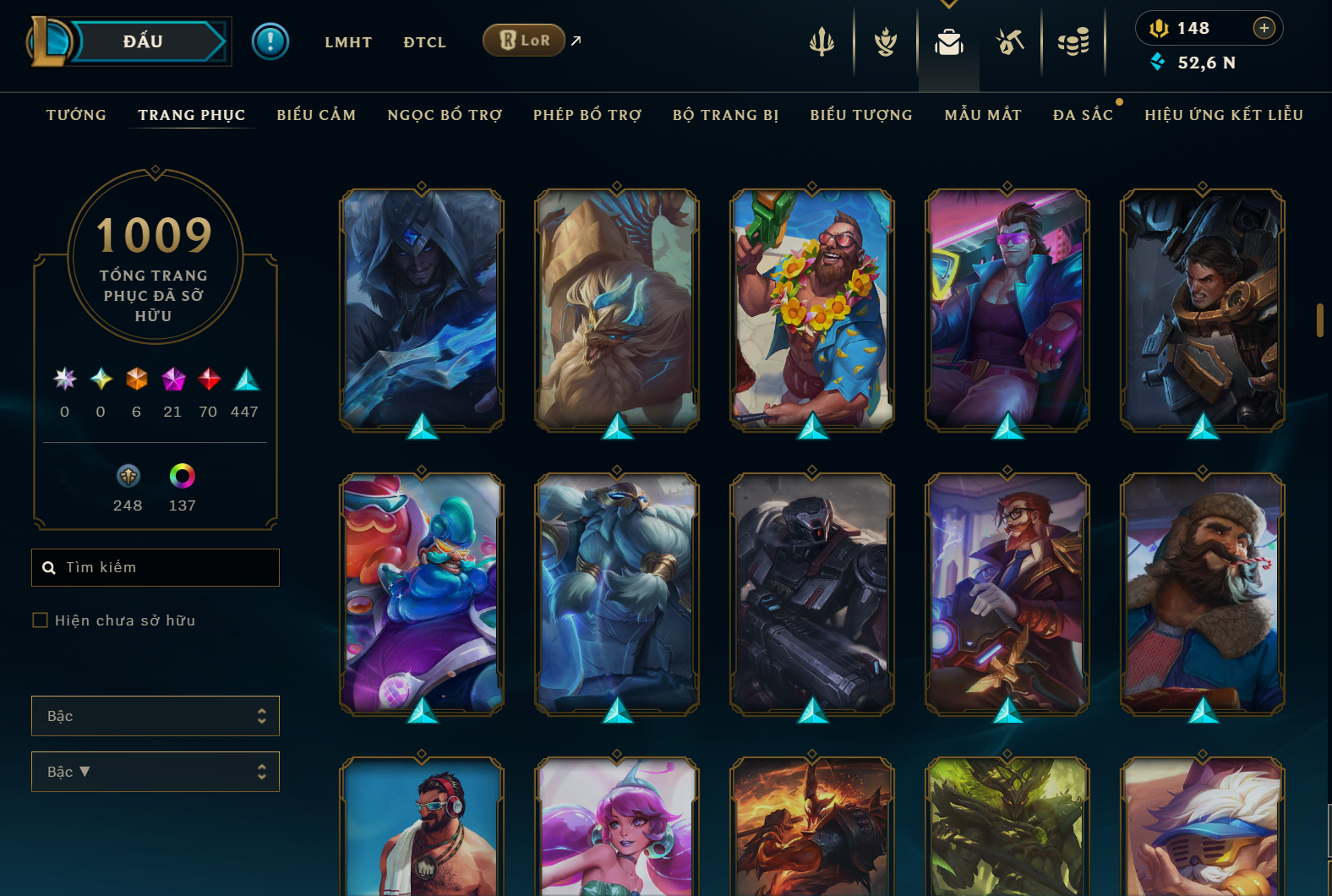Add currency with the plus button

[1264, 28]
